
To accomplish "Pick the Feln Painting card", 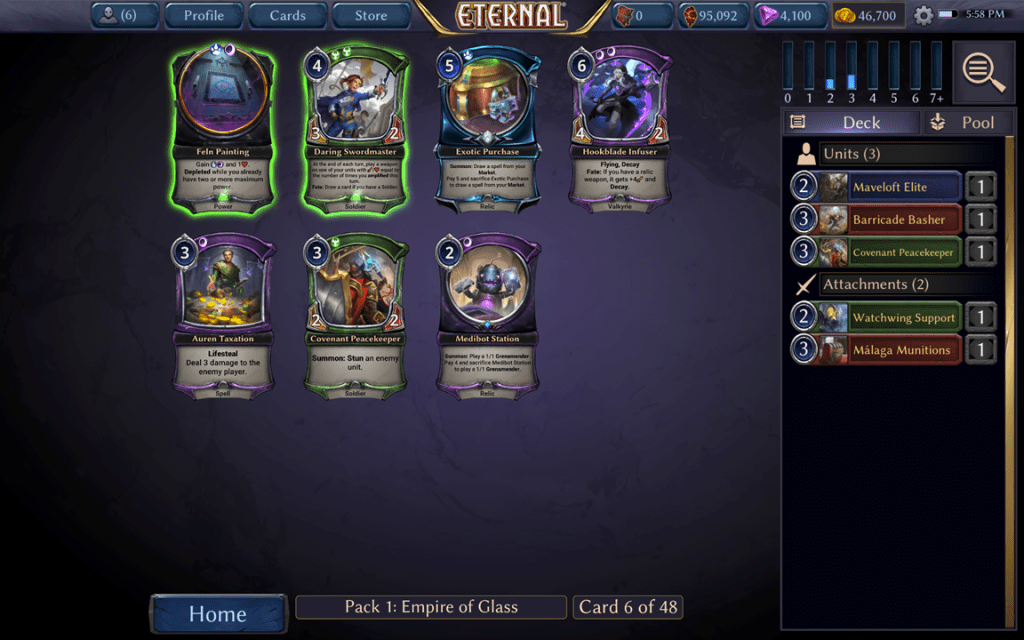I will 223,127.
